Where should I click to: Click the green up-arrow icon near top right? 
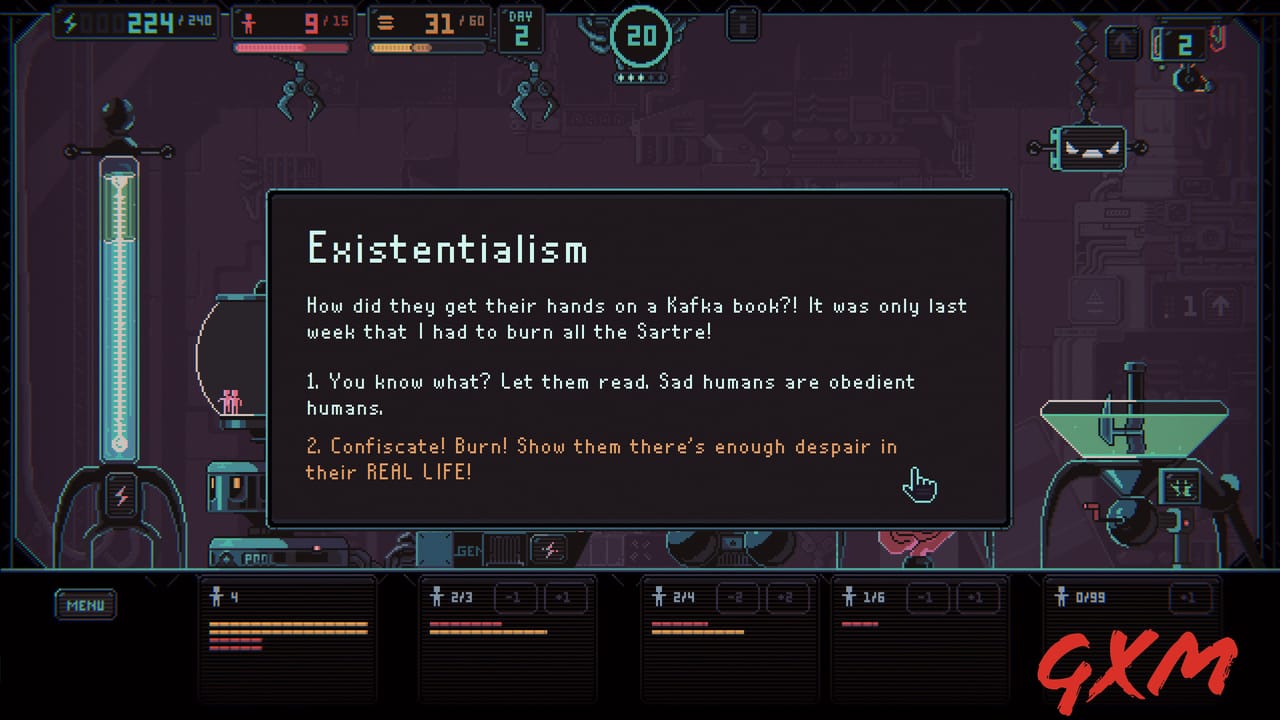[1124, 43]
